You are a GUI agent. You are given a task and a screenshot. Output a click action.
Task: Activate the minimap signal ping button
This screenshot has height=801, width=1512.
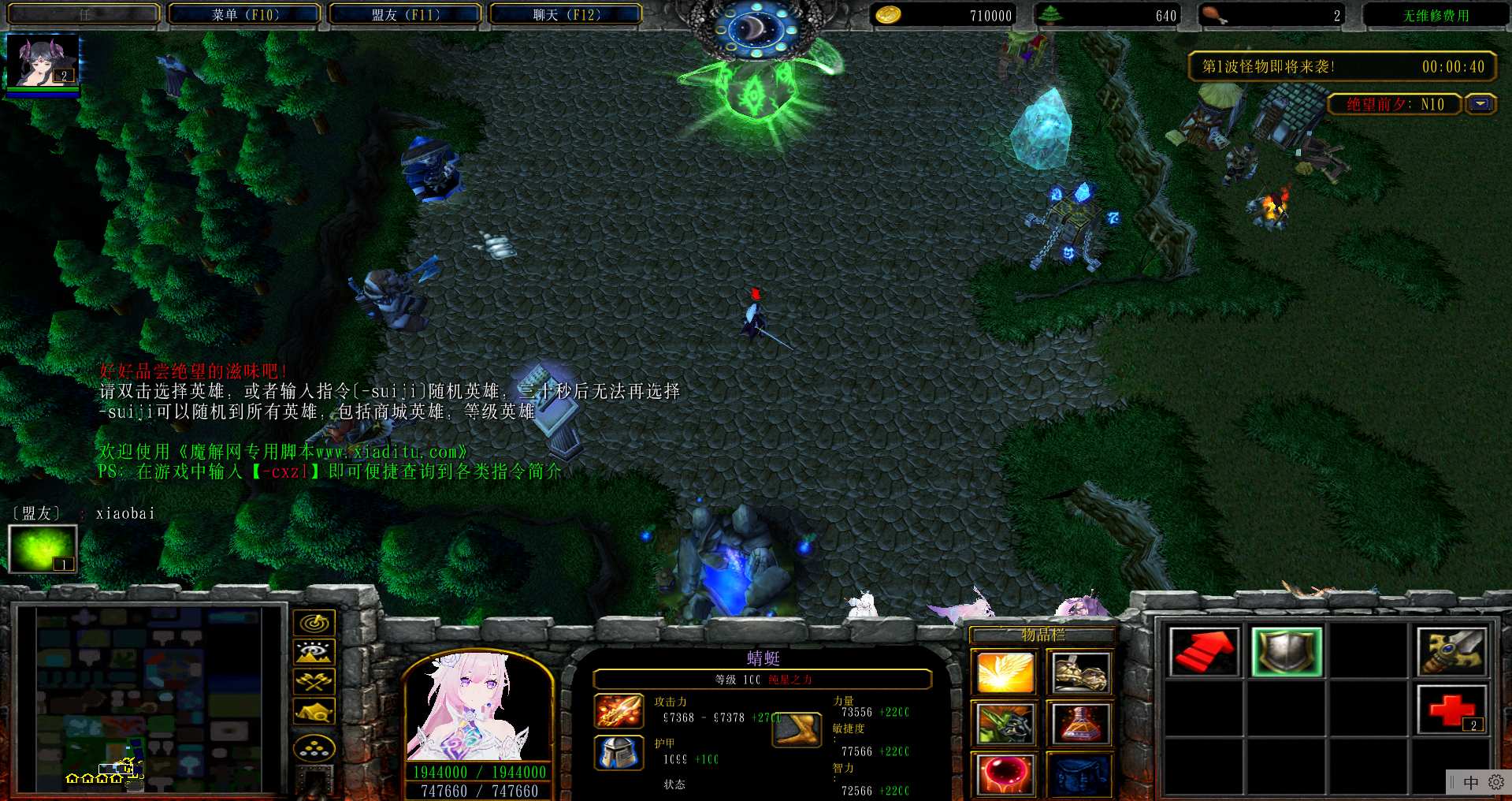click(314, 623)
